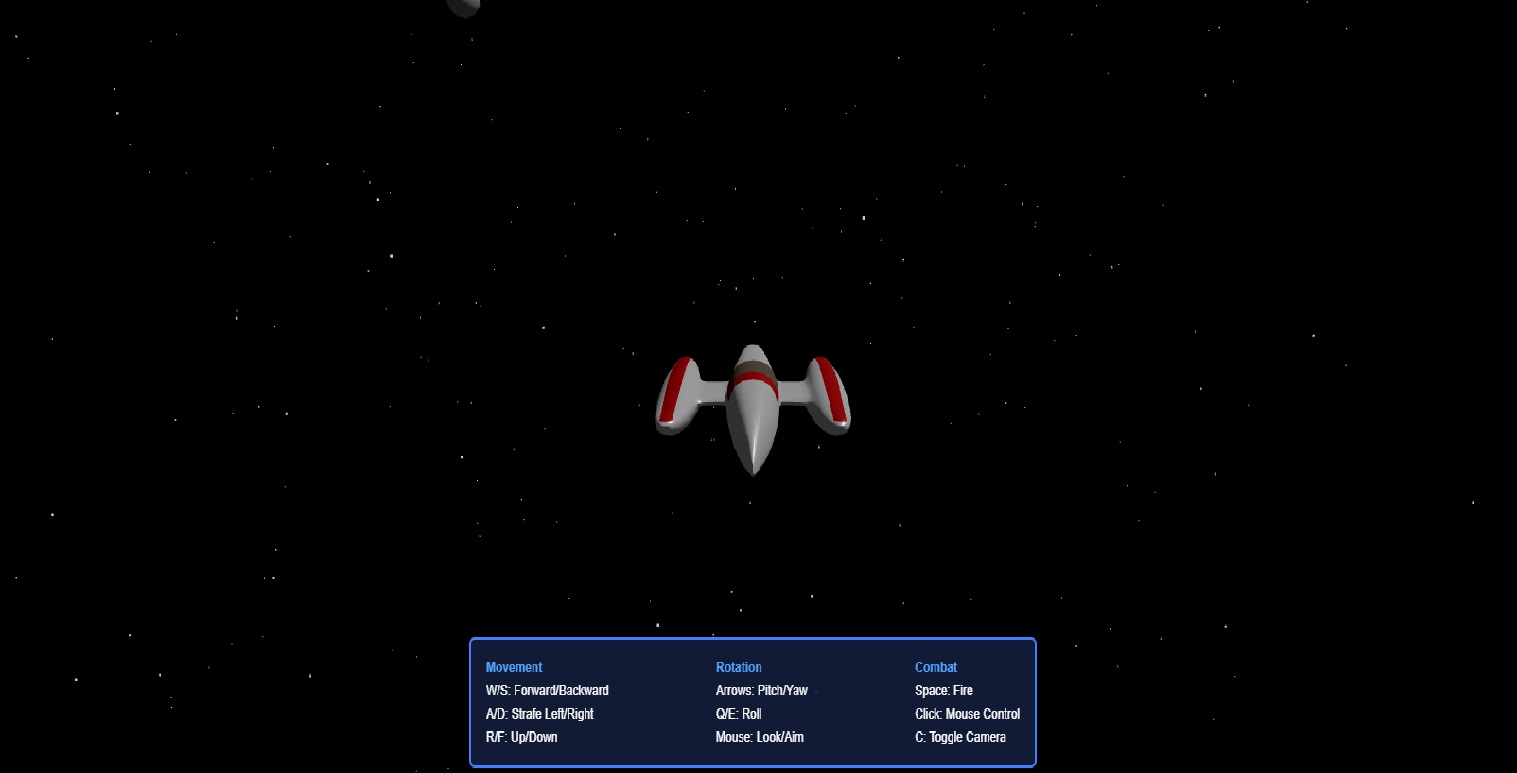Click 'Space: Fire' combat entry
This screenshot has width=1517, height=773.
point(943,690)
